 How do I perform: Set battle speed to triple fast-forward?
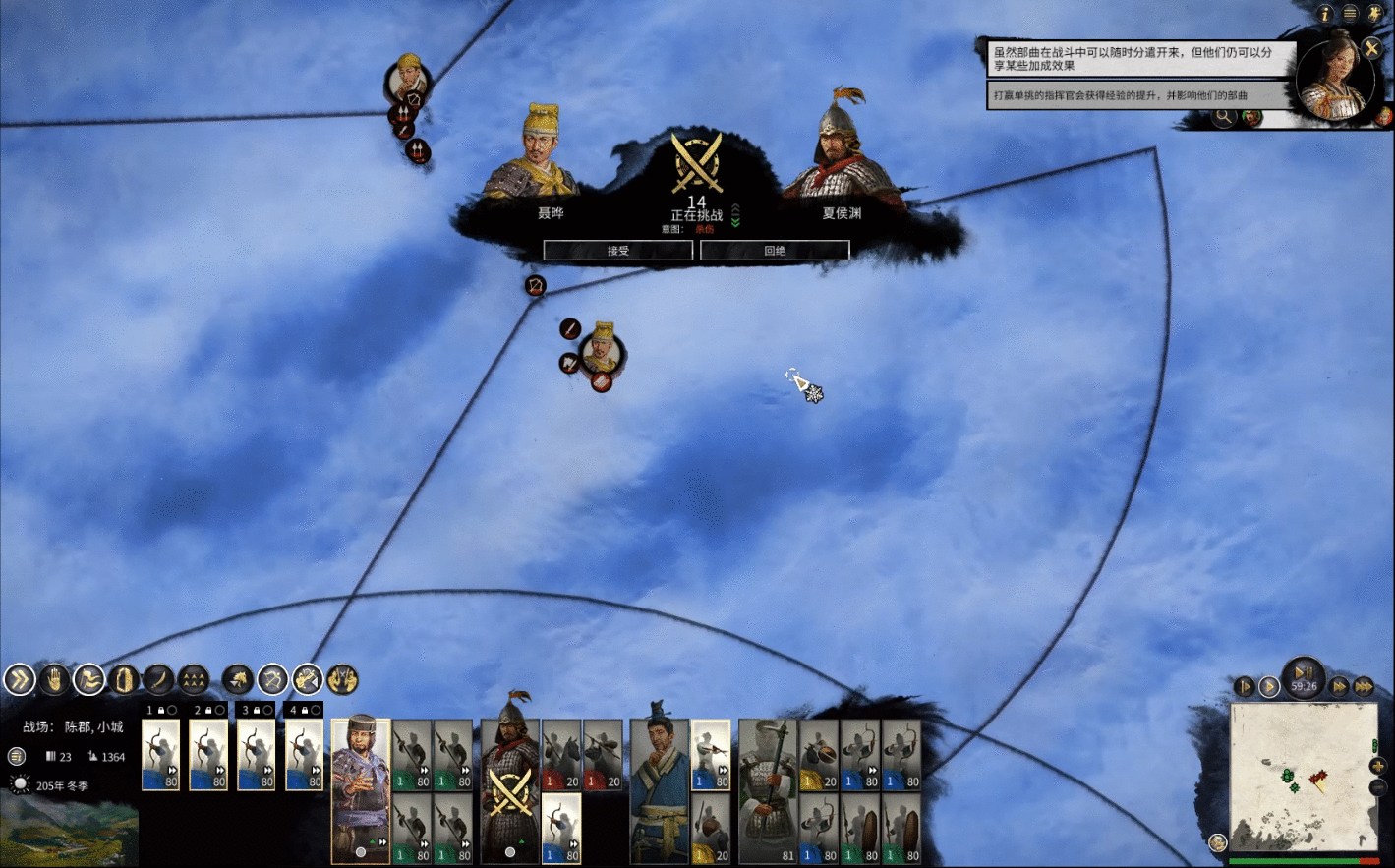[x=1364, y=686]
